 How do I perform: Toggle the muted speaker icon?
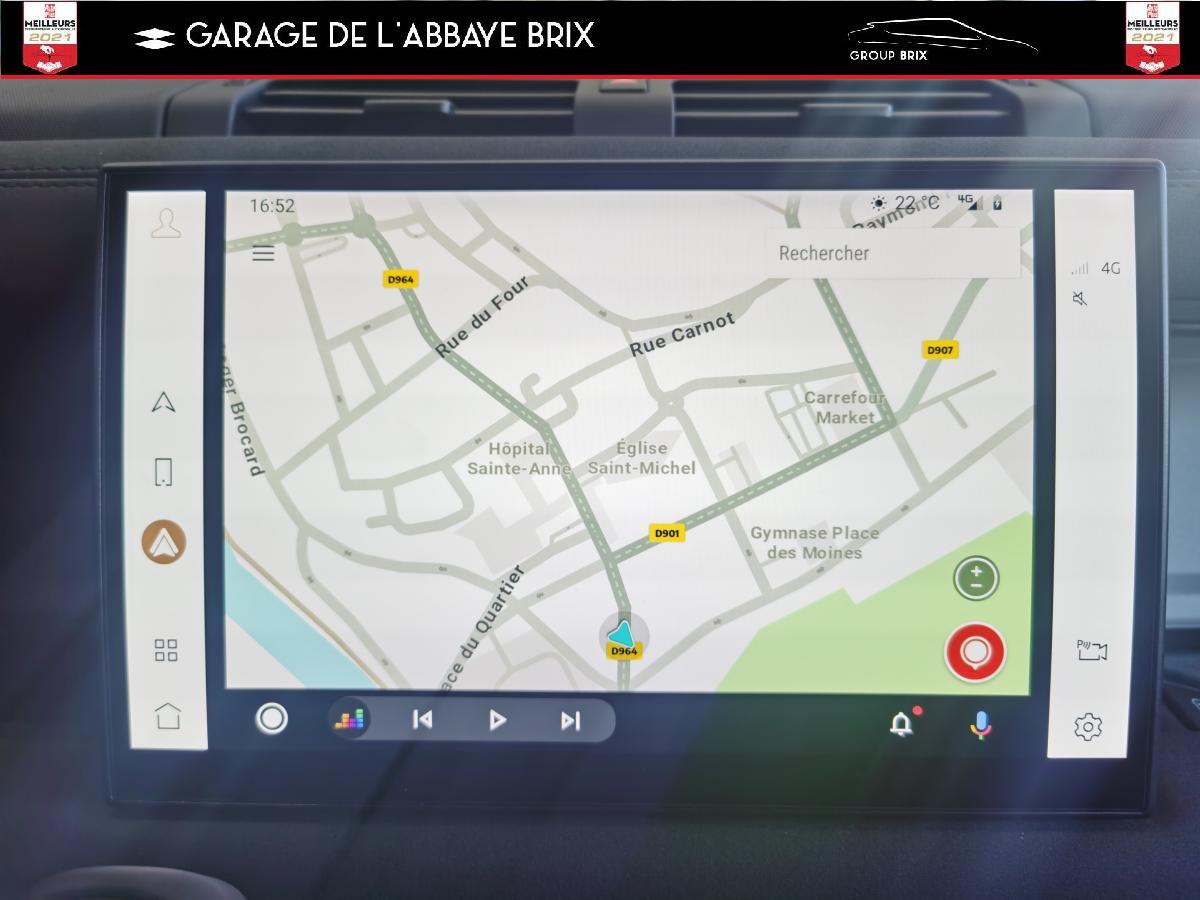(x=1080, y=298)
